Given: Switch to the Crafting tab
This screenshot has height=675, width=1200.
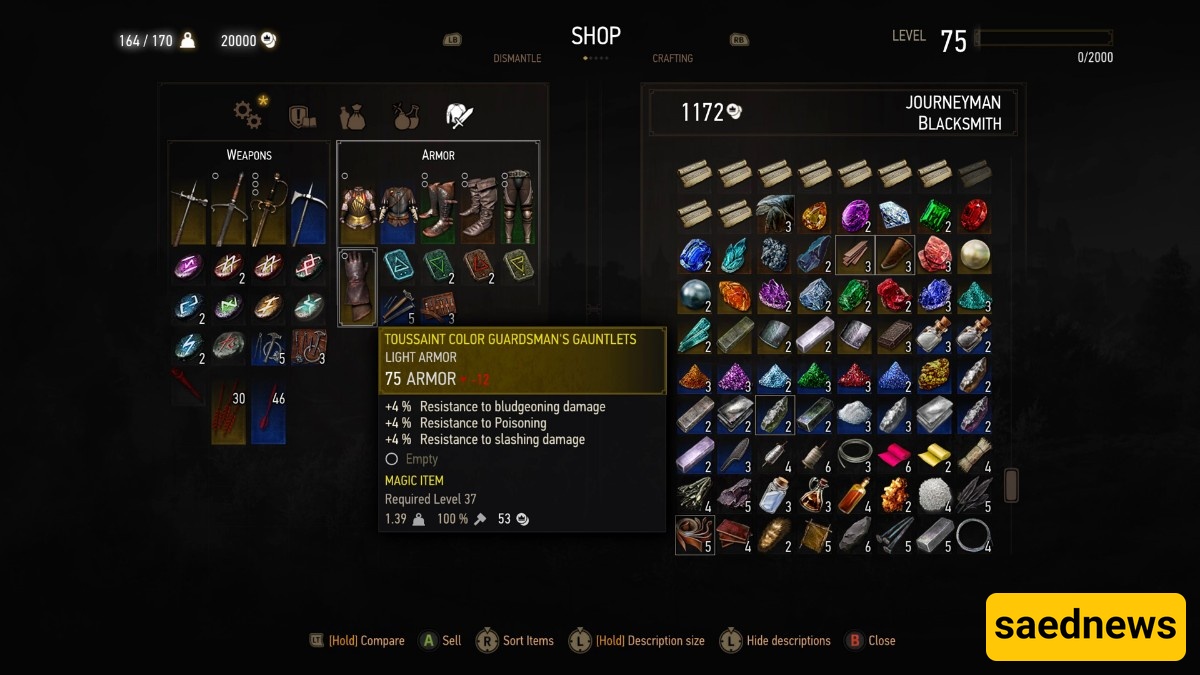Looking at the screenshot, I should 672,58.
